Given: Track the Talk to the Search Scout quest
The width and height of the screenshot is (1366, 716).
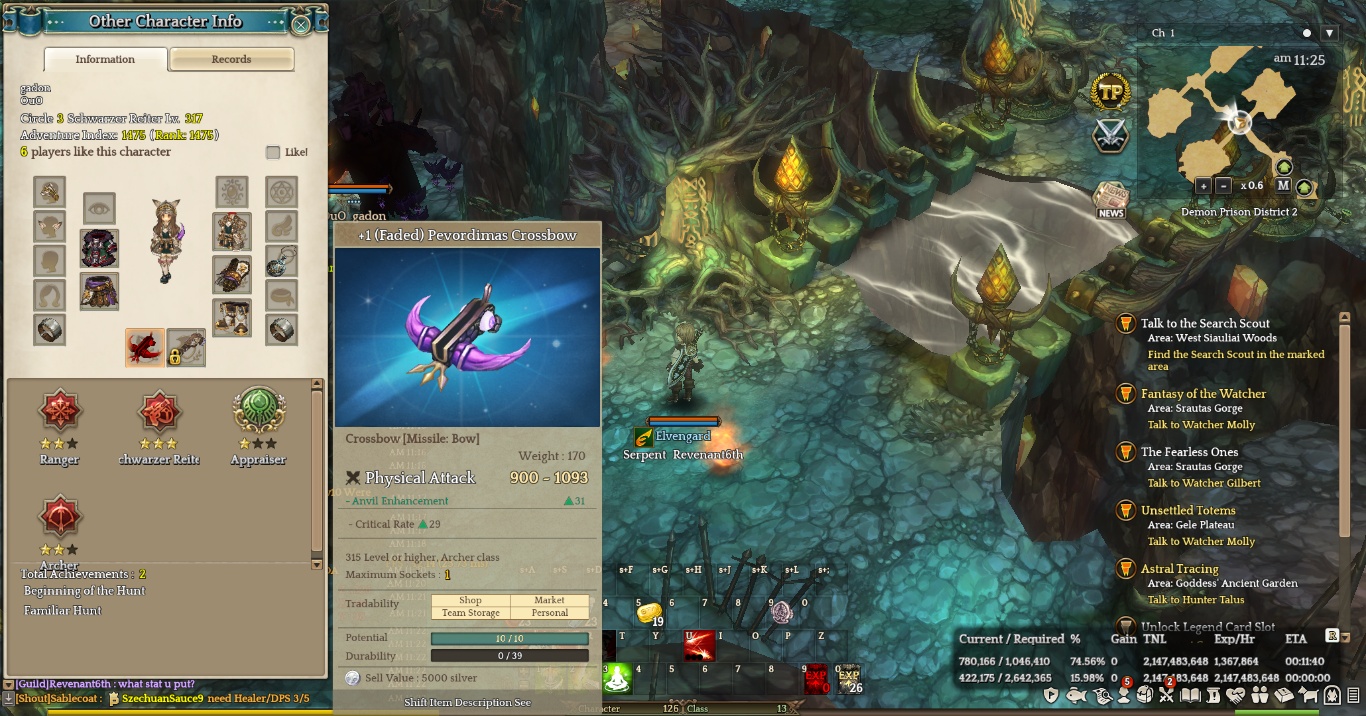Looking at the screenshot, I should (1205, 324).
